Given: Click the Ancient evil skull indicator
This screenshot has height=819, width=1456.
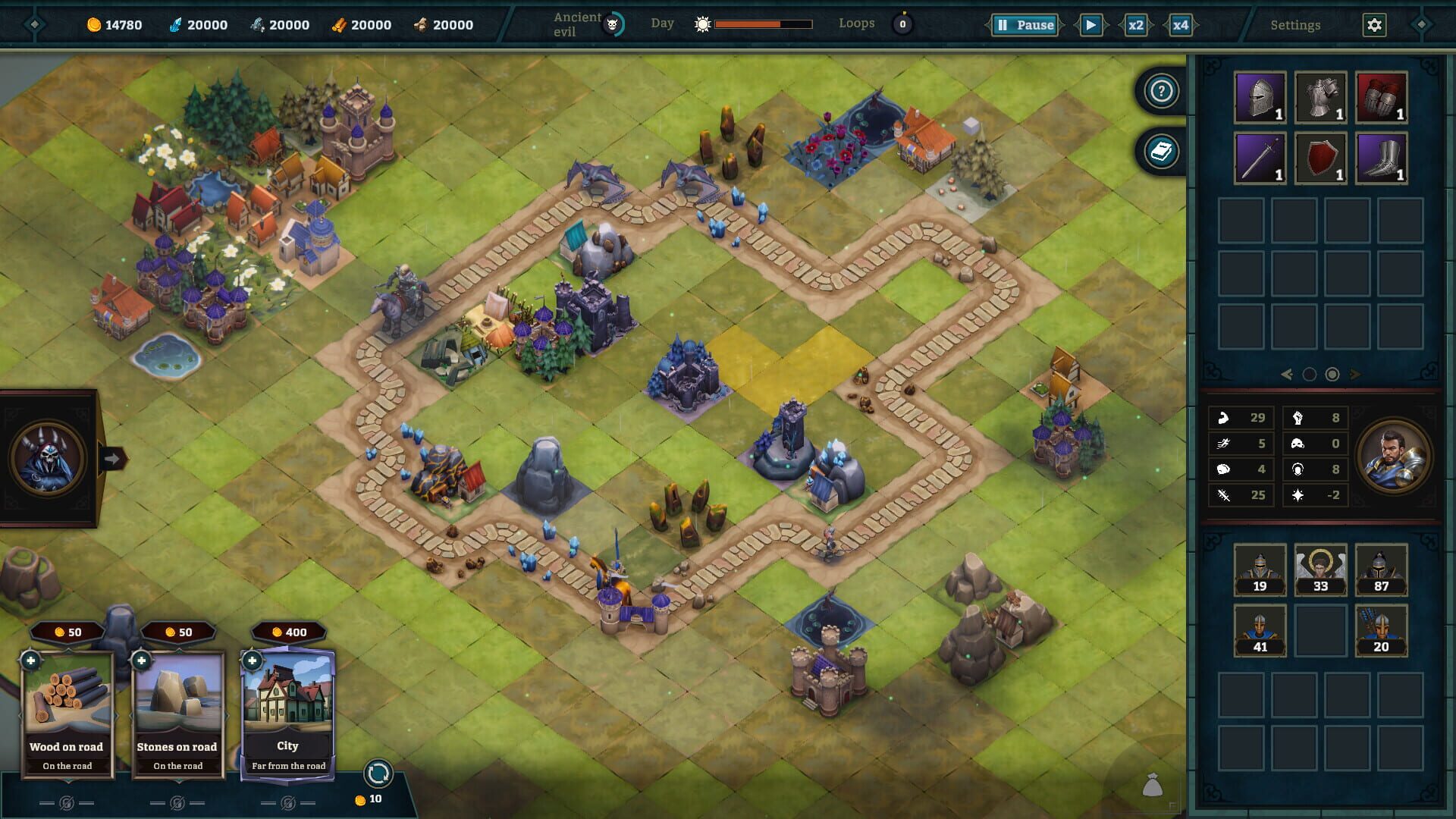Looking at the screenshot, I should pyautogui.click(x=613, y=23).
